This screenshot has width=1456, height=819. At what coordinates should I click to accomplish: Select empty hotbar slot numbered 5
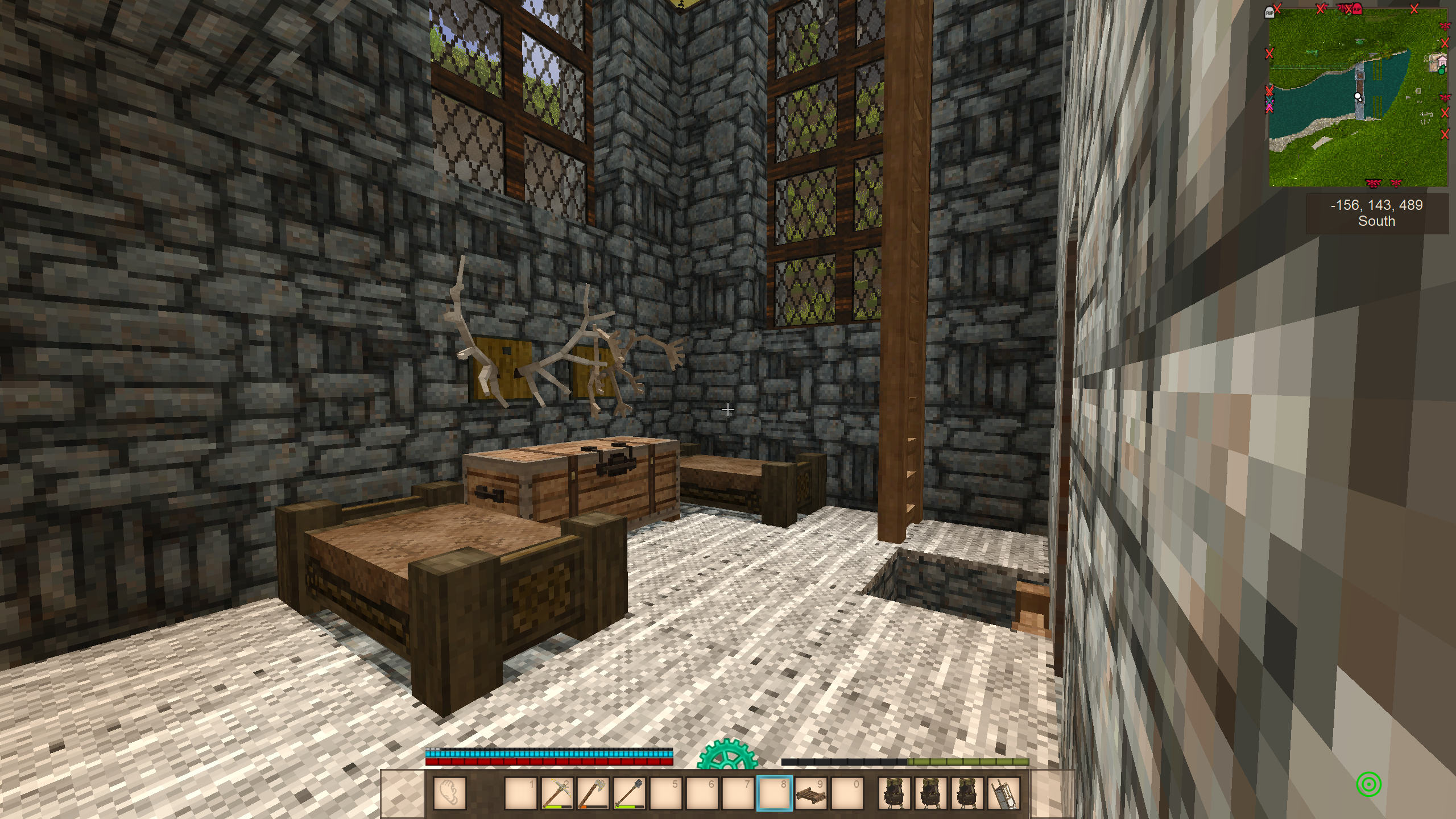pos(665,793)
